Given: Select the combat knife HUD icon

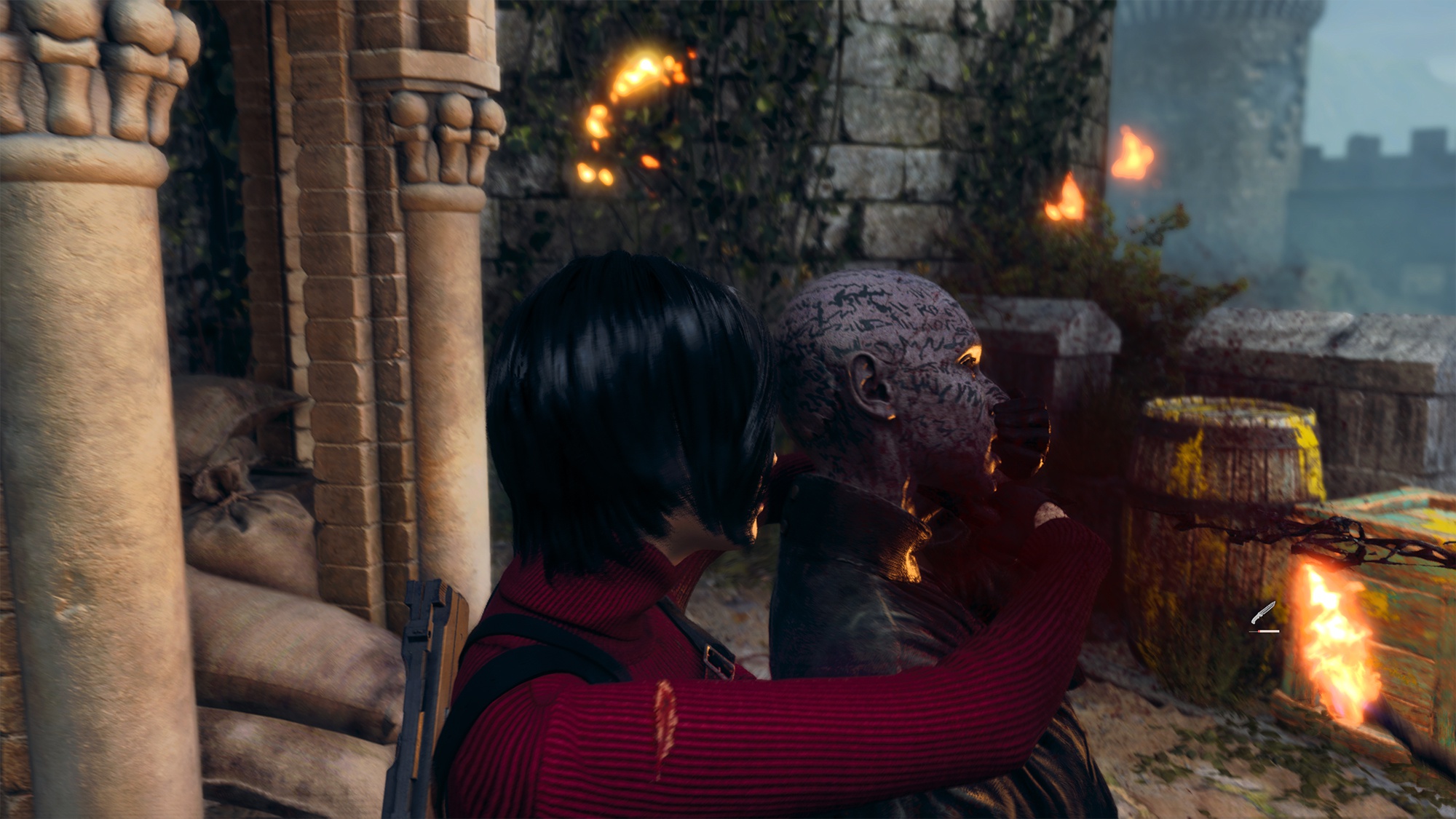Looking at the screenshot, I should (x=1263, y=614).
